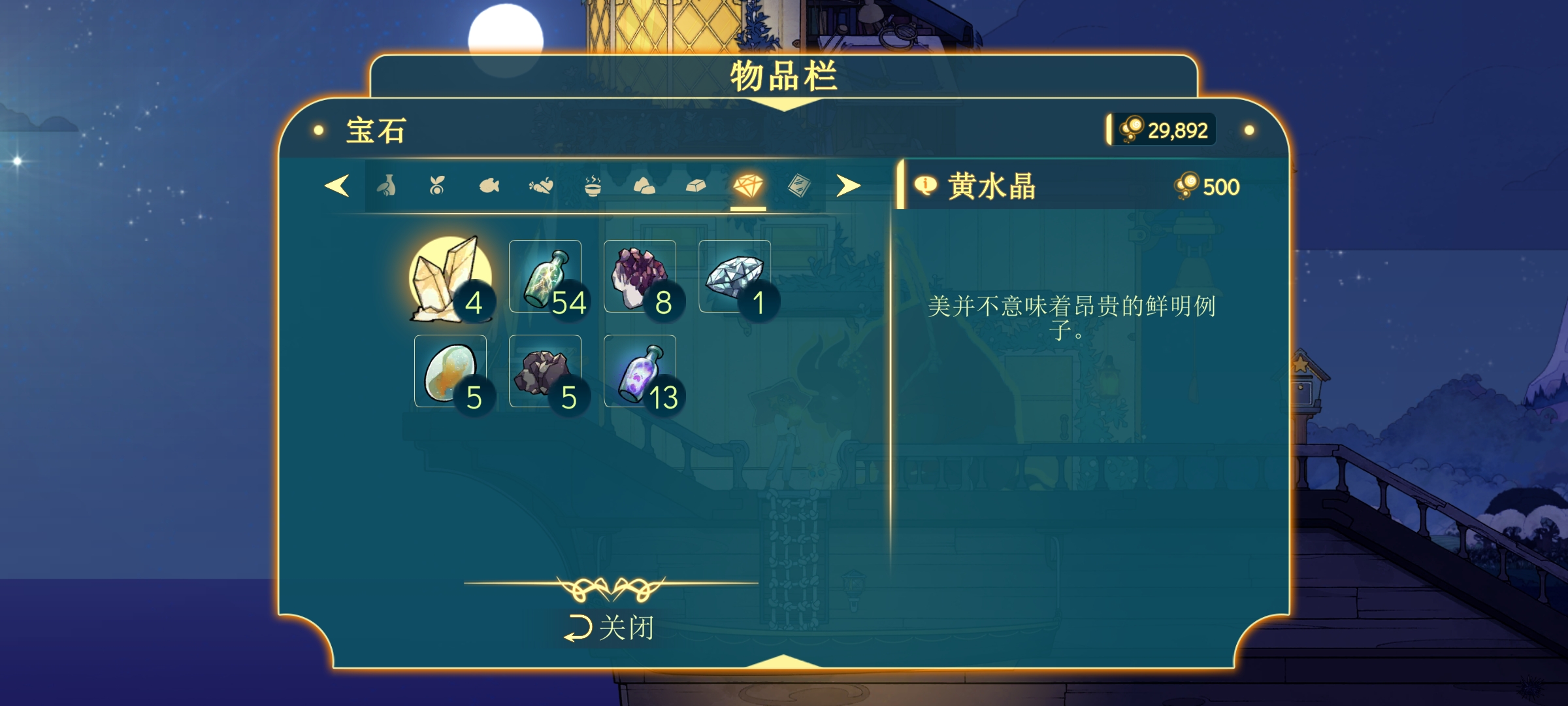This screenshot has height=706, width=1568.
Task: Switch to the seeds category tab
Action: (x=437, y=187)
